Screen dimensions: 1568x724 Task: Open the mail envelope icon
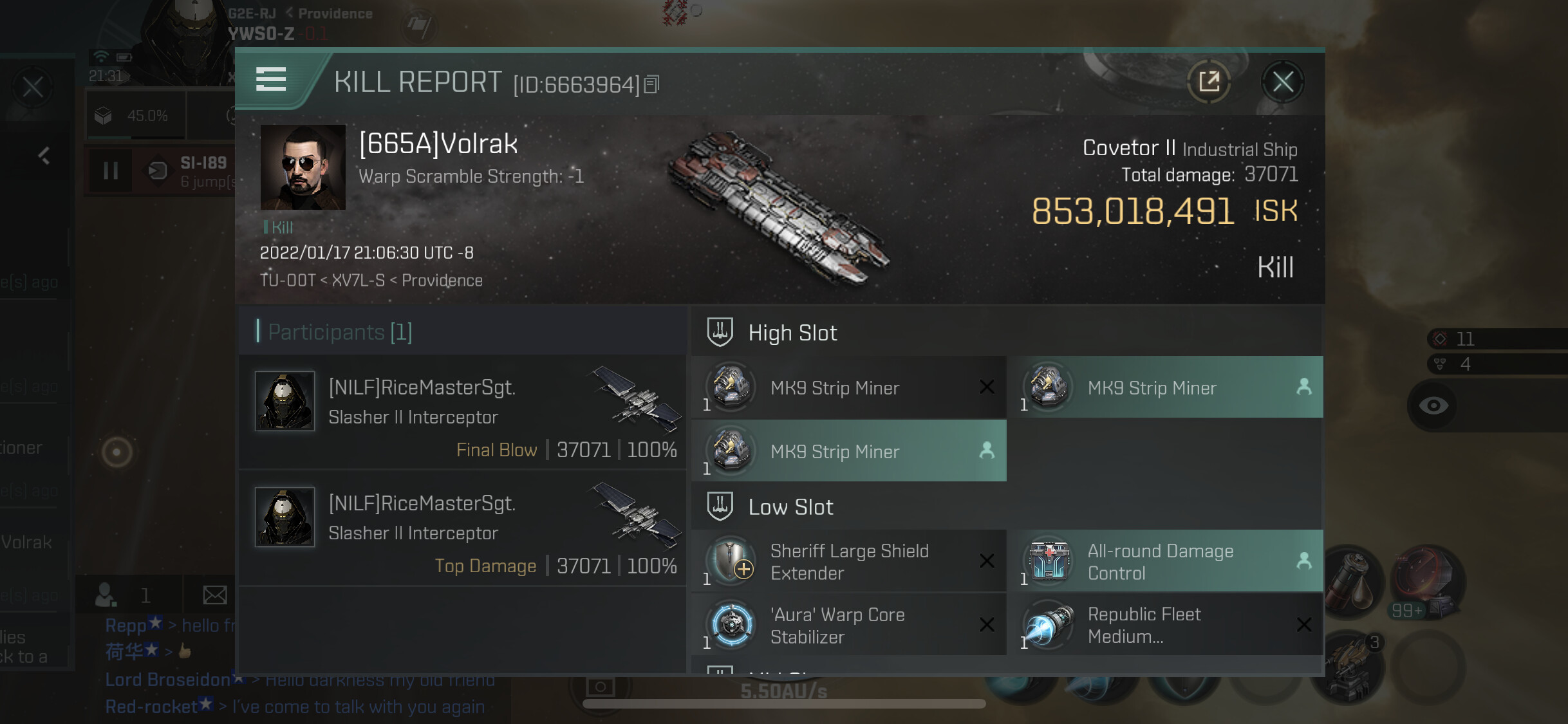tap(214, 595)
